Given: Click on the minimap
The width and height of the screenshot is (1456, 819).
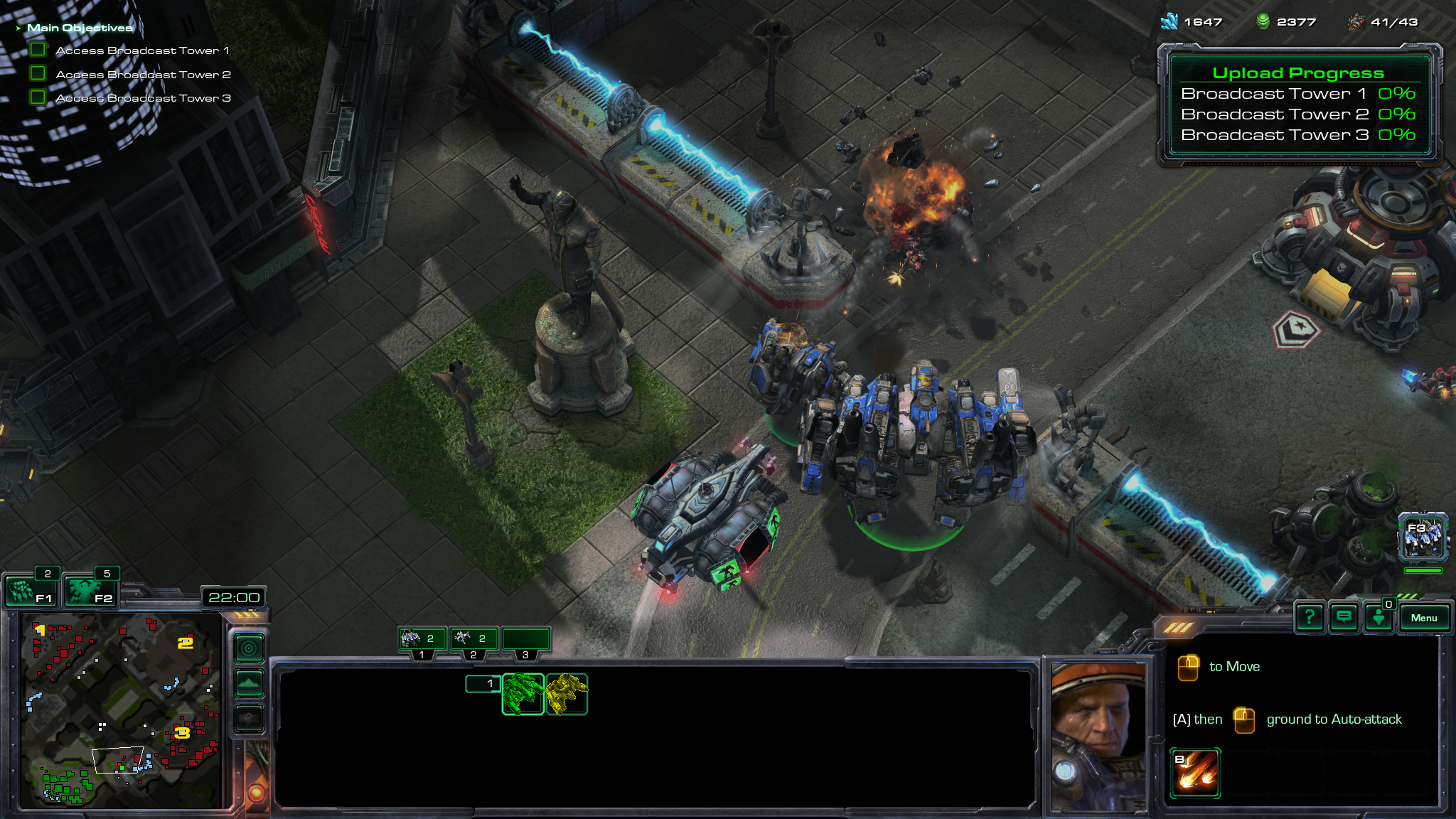Looking at the screenshot, I should pos(121,711).
